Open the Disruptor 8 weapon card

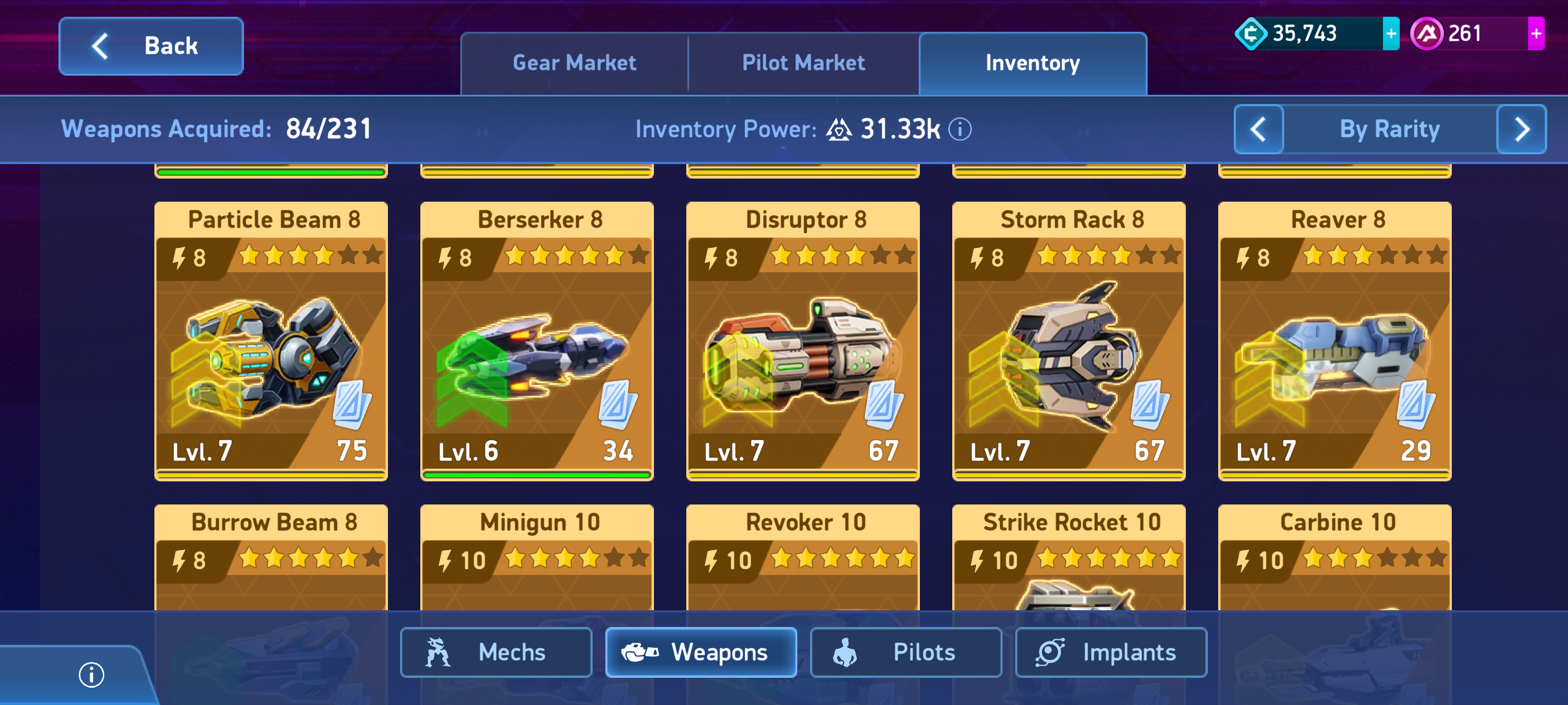[x=803, y=340]
